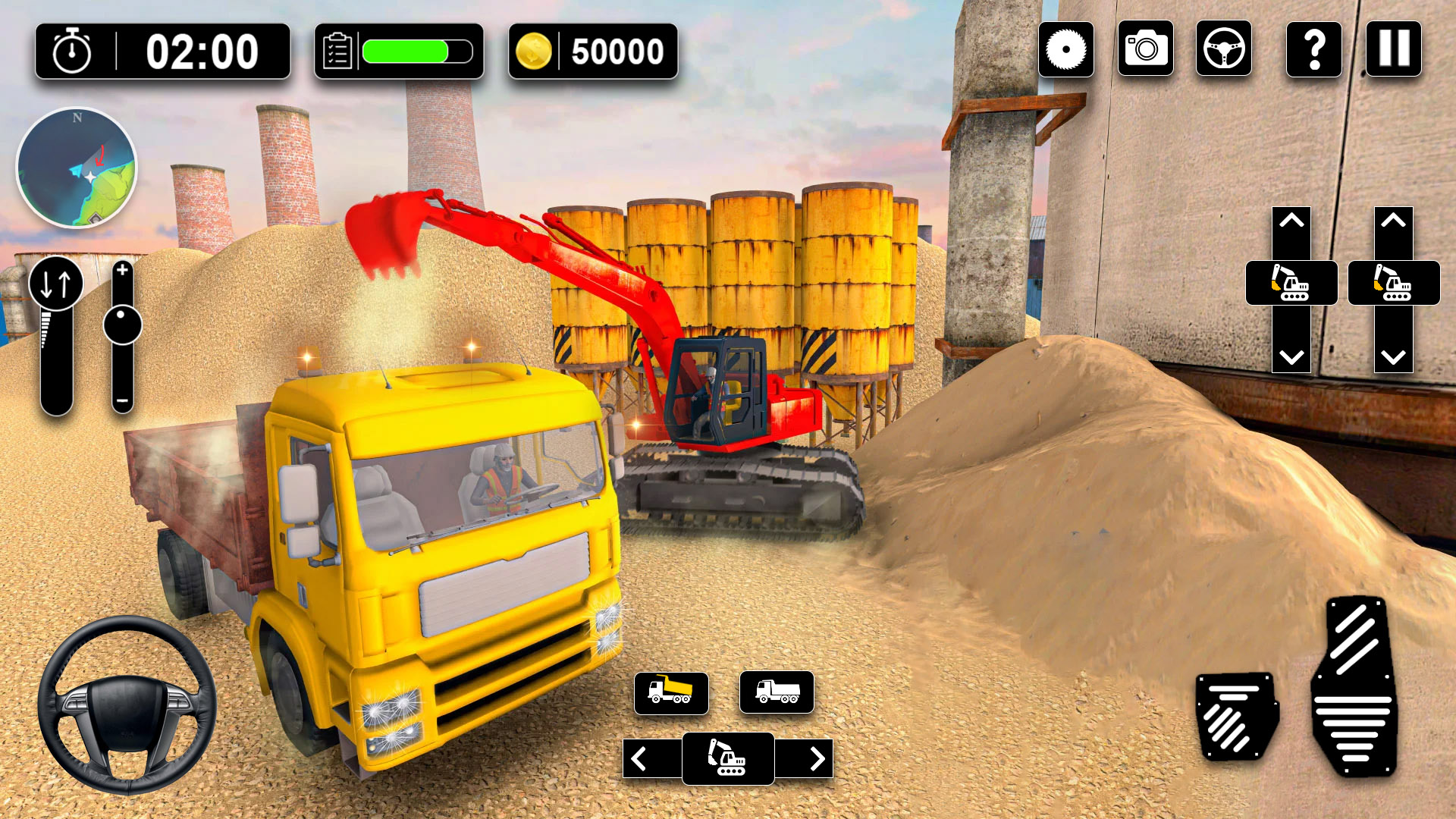Open the camera view switcher icon

pyautogui.click(x=1145, y=50)
